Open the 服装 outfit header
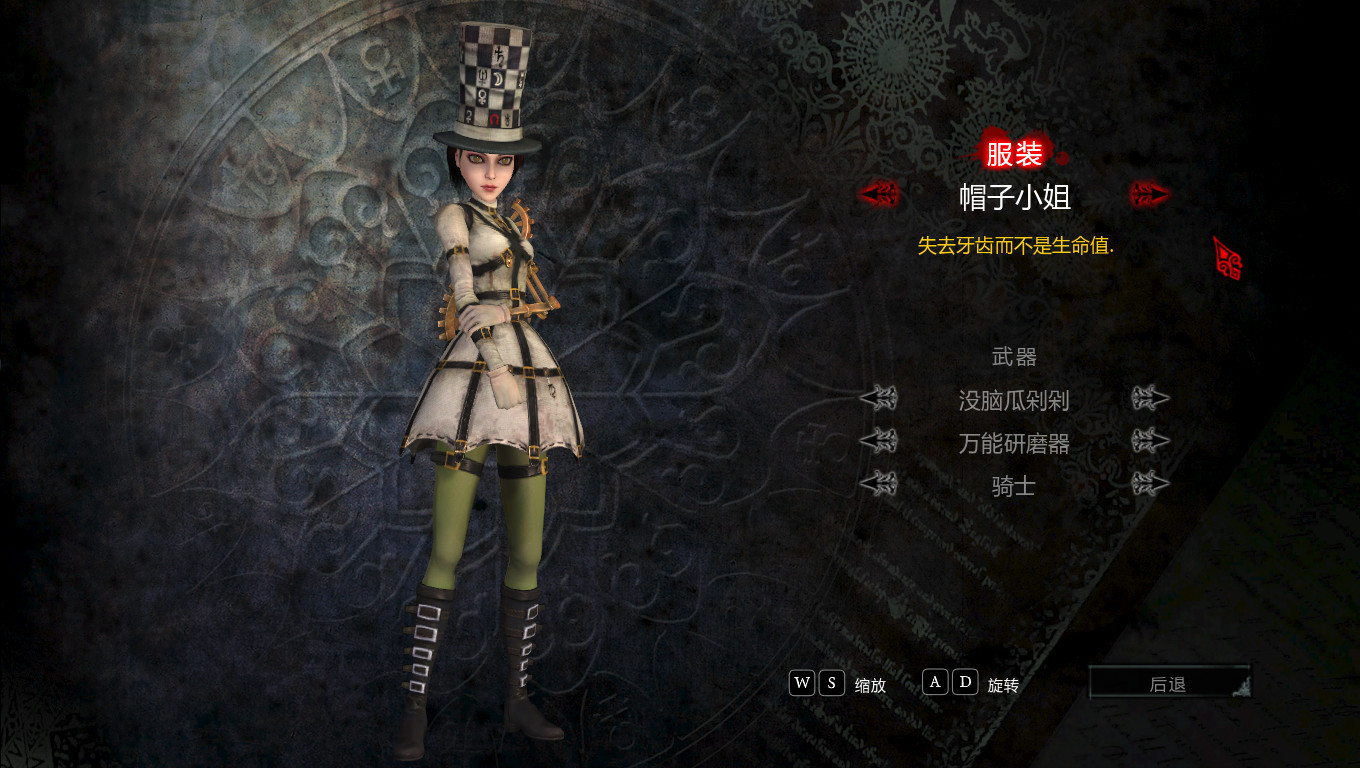The height and width of the screenshot is (768, 1360). pyautogui.click(x=1014, y=154)
